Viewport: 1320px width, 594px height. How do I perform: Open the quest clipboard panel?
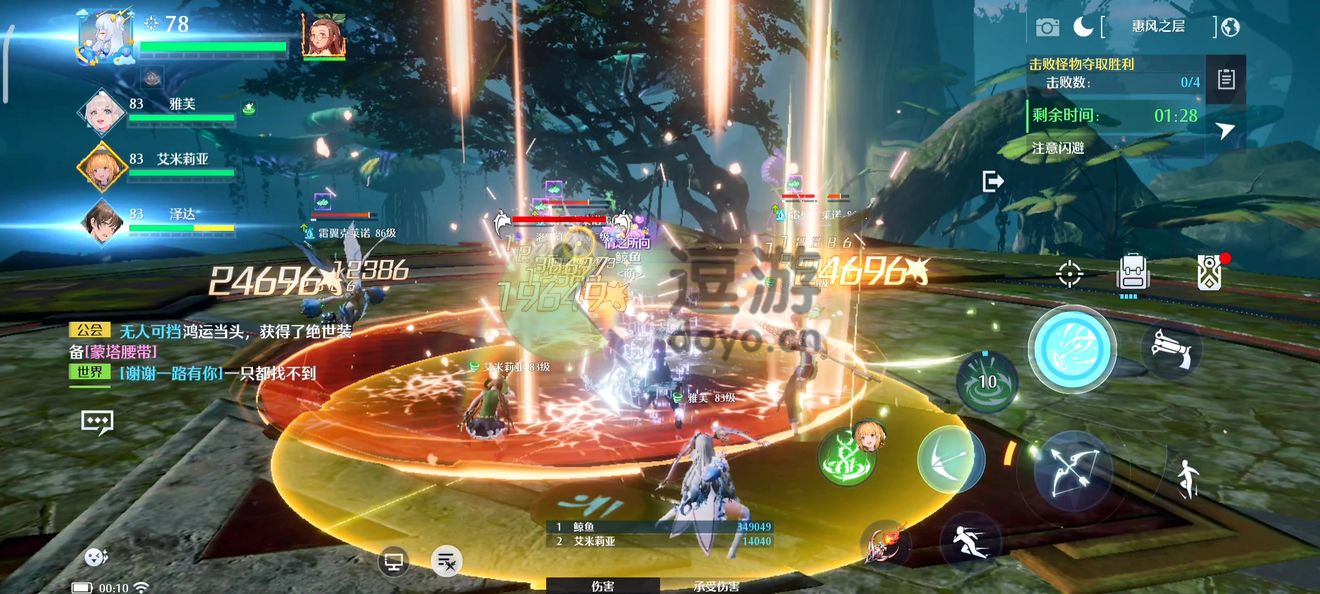pyautogui.click(x=1226, y=80)
